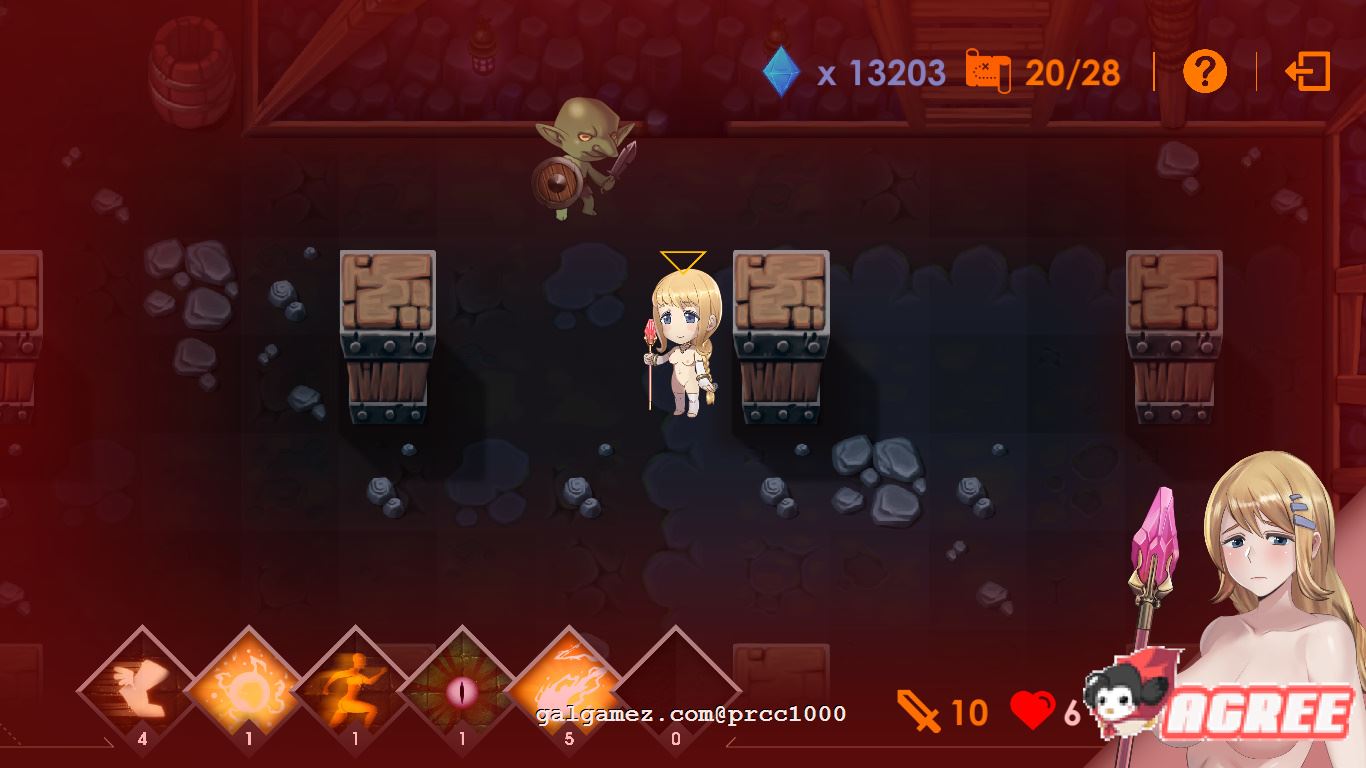The height and width of the screenshot is (768, 1366).
Task: Use the glowing fire orb skill
Action: [249, 689]
